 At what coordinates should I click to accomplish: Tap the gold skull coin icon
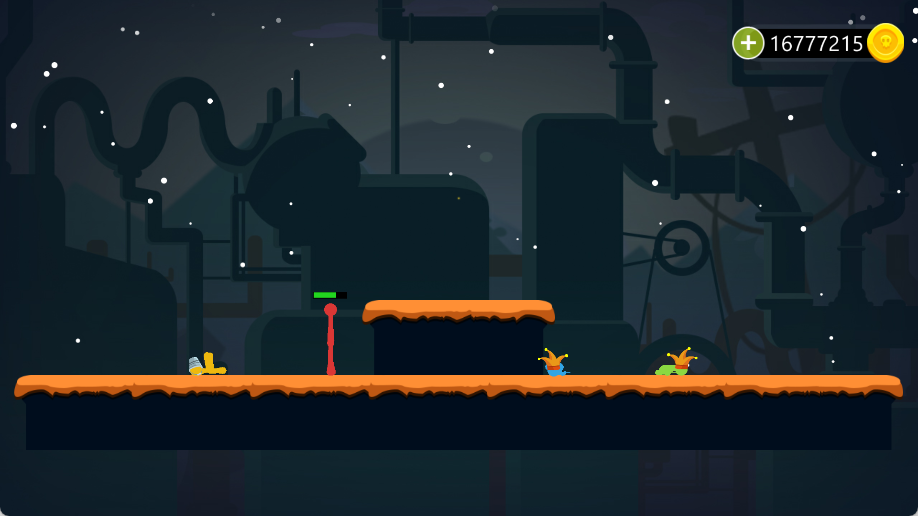(x=885, y=43)
